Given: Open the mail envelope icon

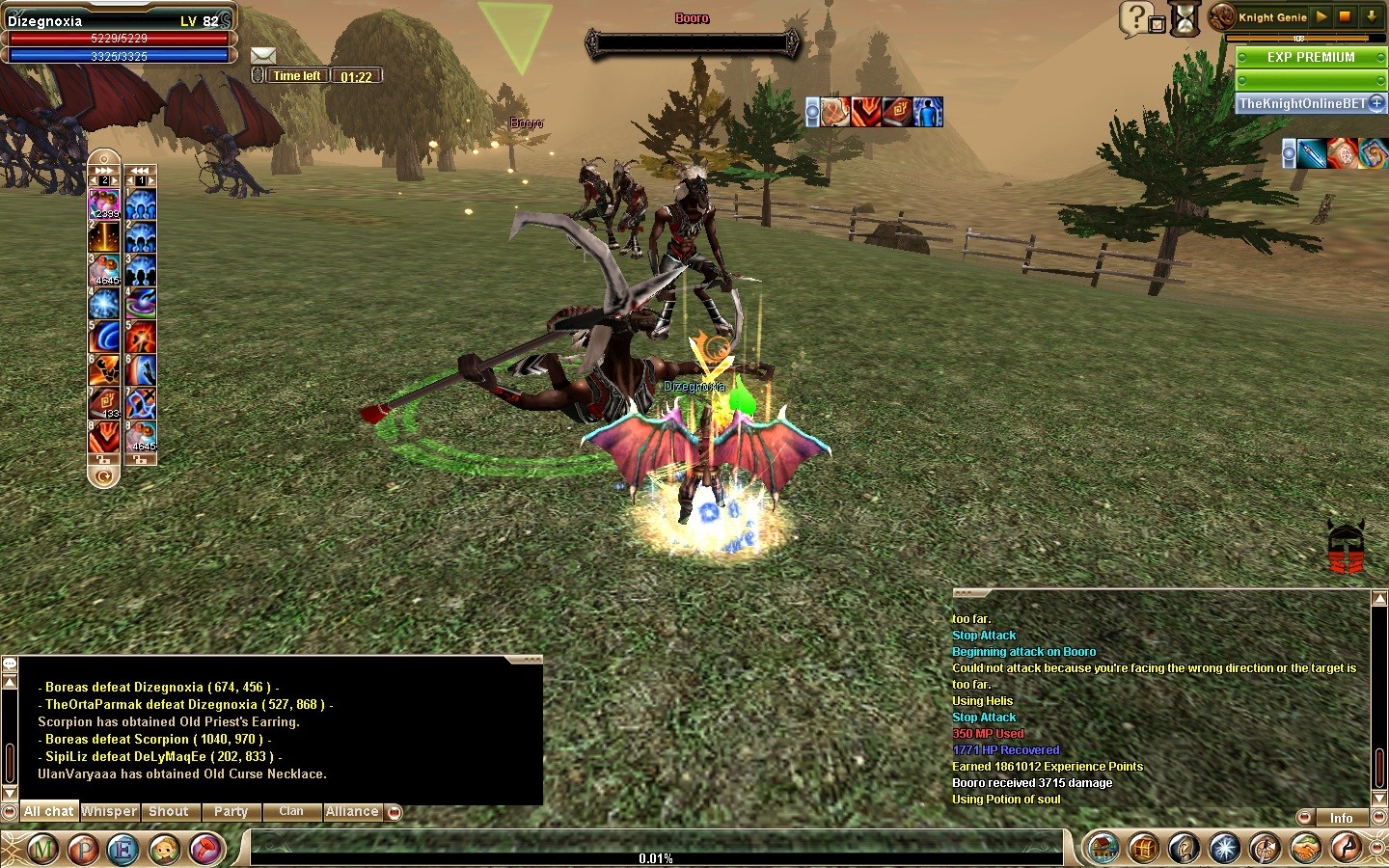Looking at the screenshot, I should tap(263, 56).
